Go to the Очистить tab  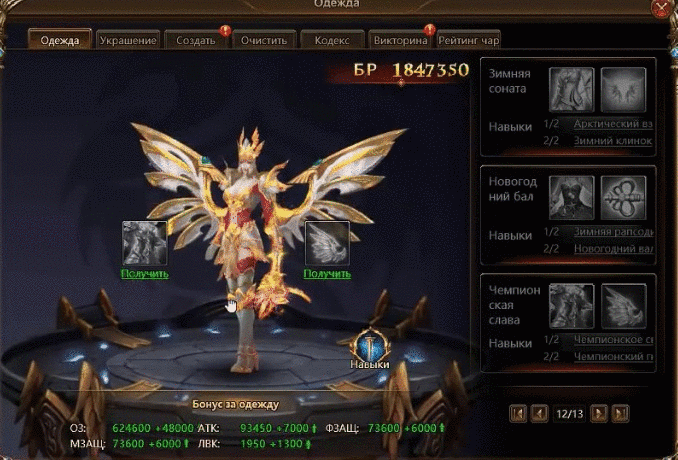point(264,40)
